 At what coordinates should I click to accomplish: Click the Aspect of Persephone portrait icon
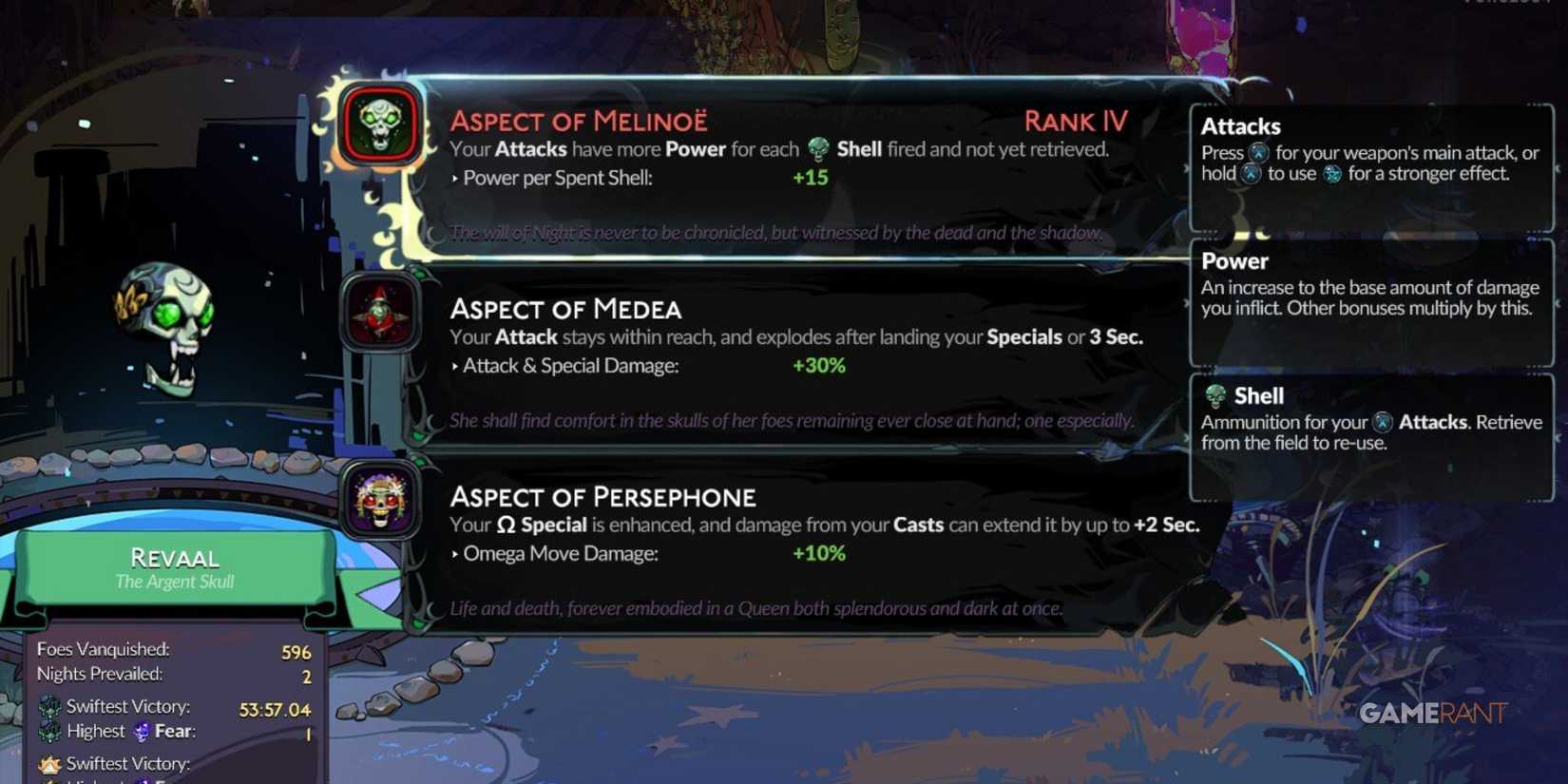pos(379,502)
